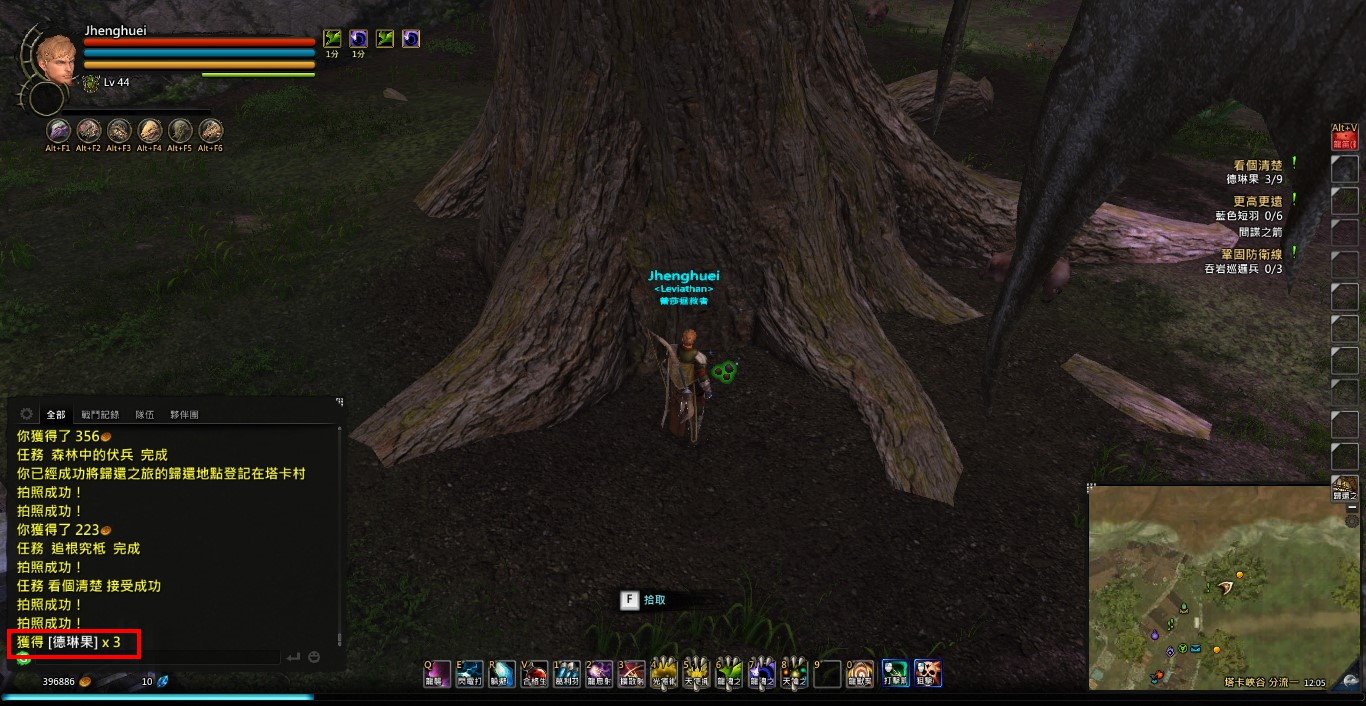Click the Jhenghuei character portrait
The height and width of the screenshot is (706, 1366).
[x=56, y=58]
